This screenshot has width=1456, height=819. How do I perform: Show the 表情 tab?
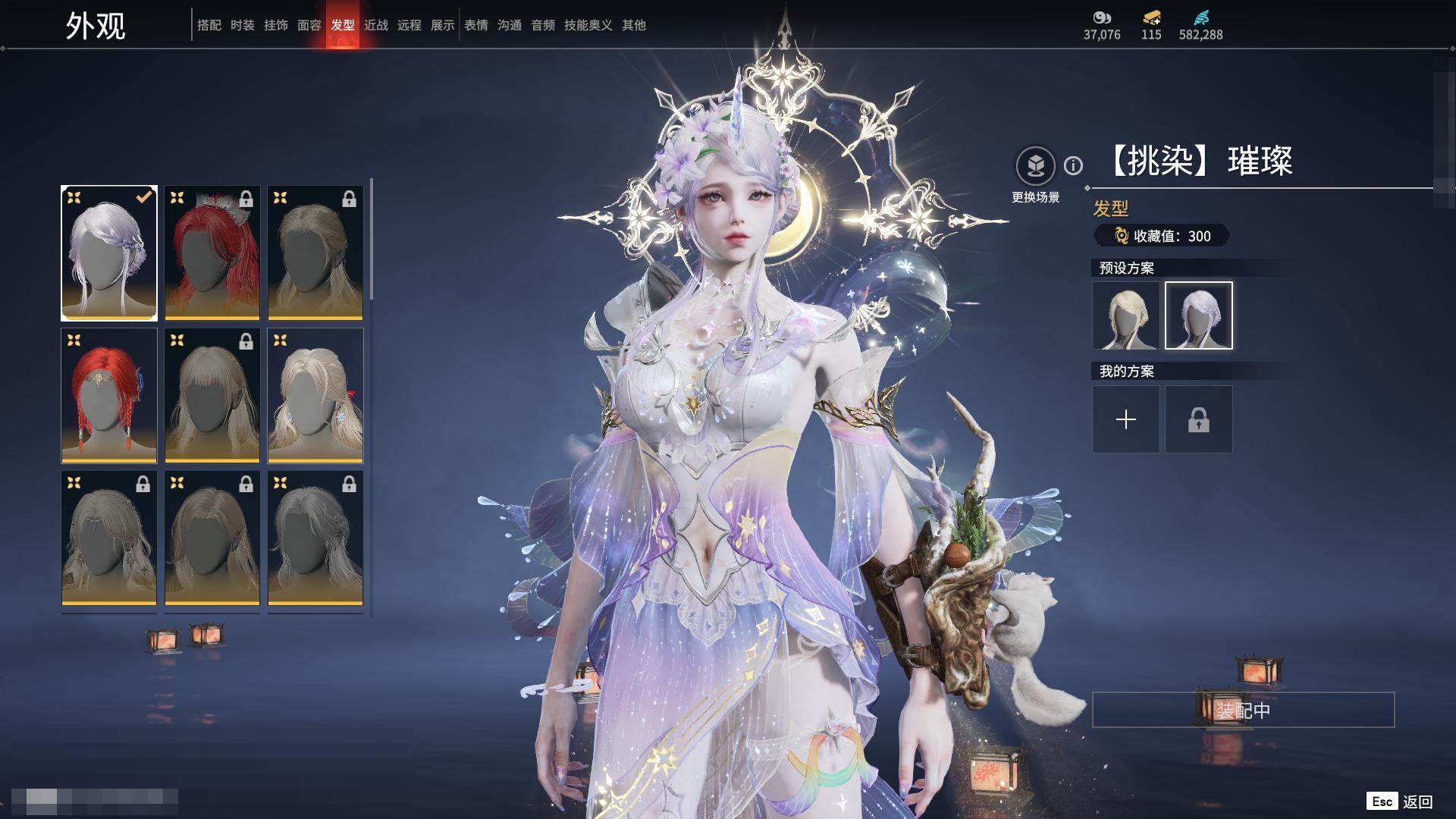[476, 25]
